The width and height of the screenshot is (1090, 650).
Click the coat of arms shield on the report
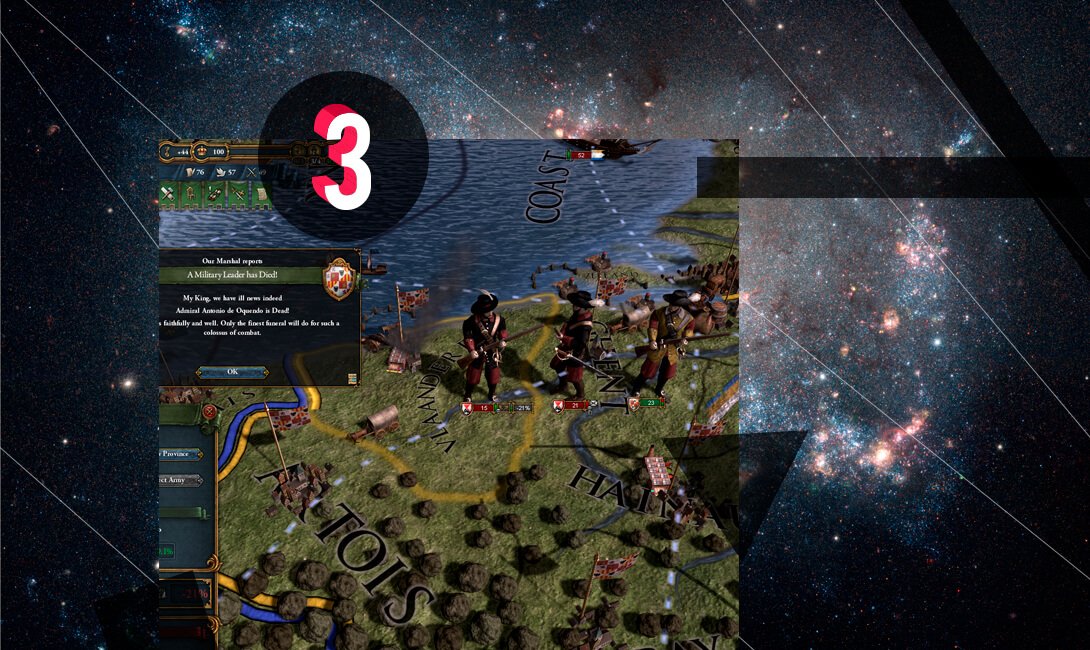pos(339,278)
